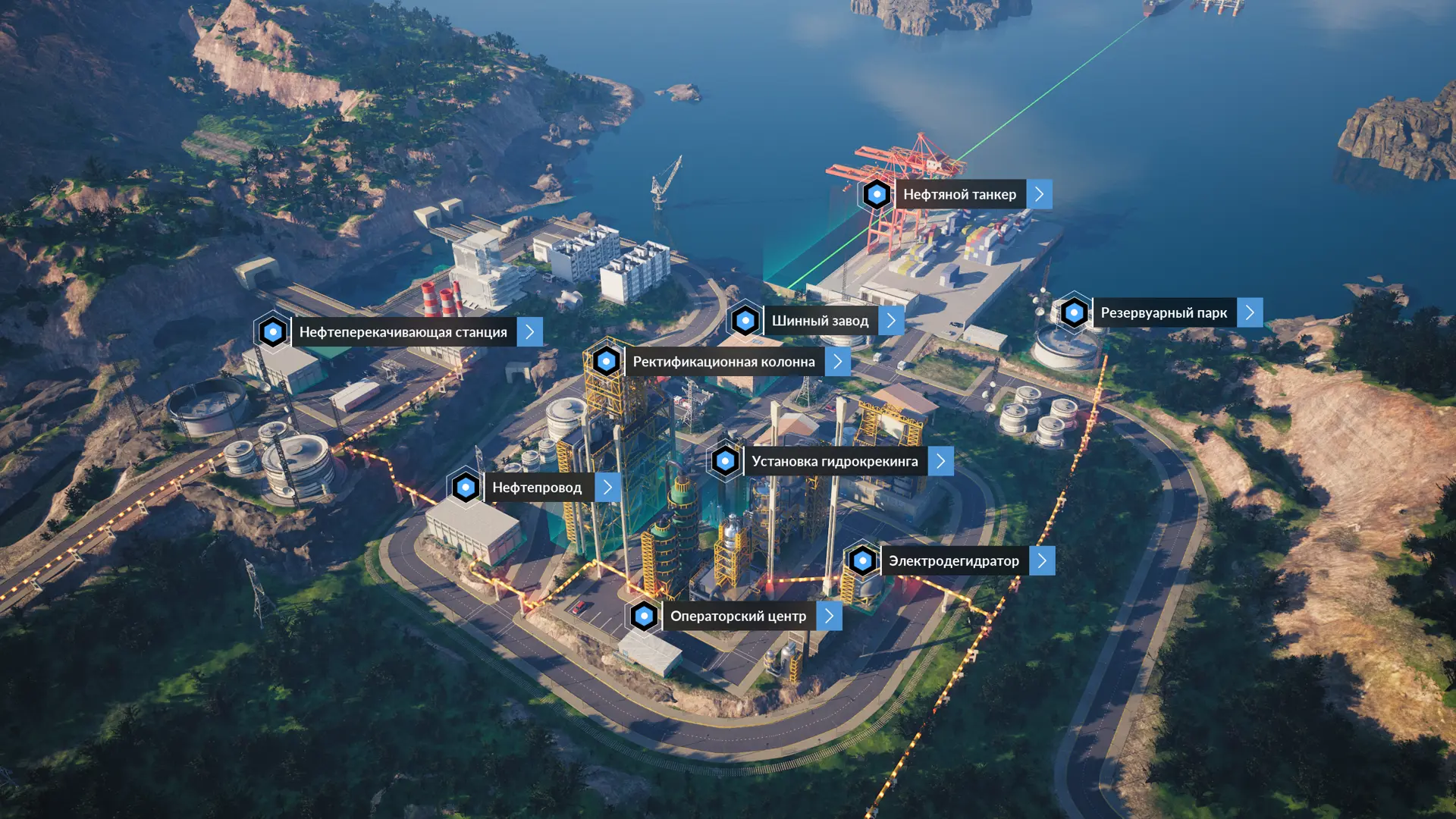Expand the Нефтеперекачивающая станция arrow
This screenshot has width=1456, height=819.
(529, 332)
